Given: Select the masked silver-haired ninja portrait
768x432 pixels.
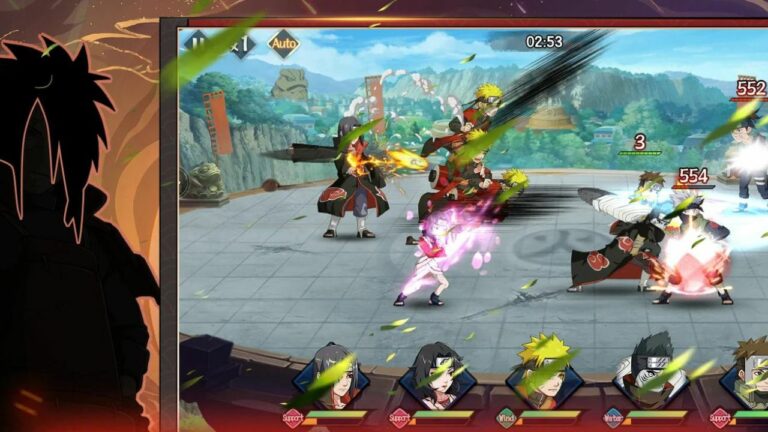Looking at the screenshot, I should point(653,374).
